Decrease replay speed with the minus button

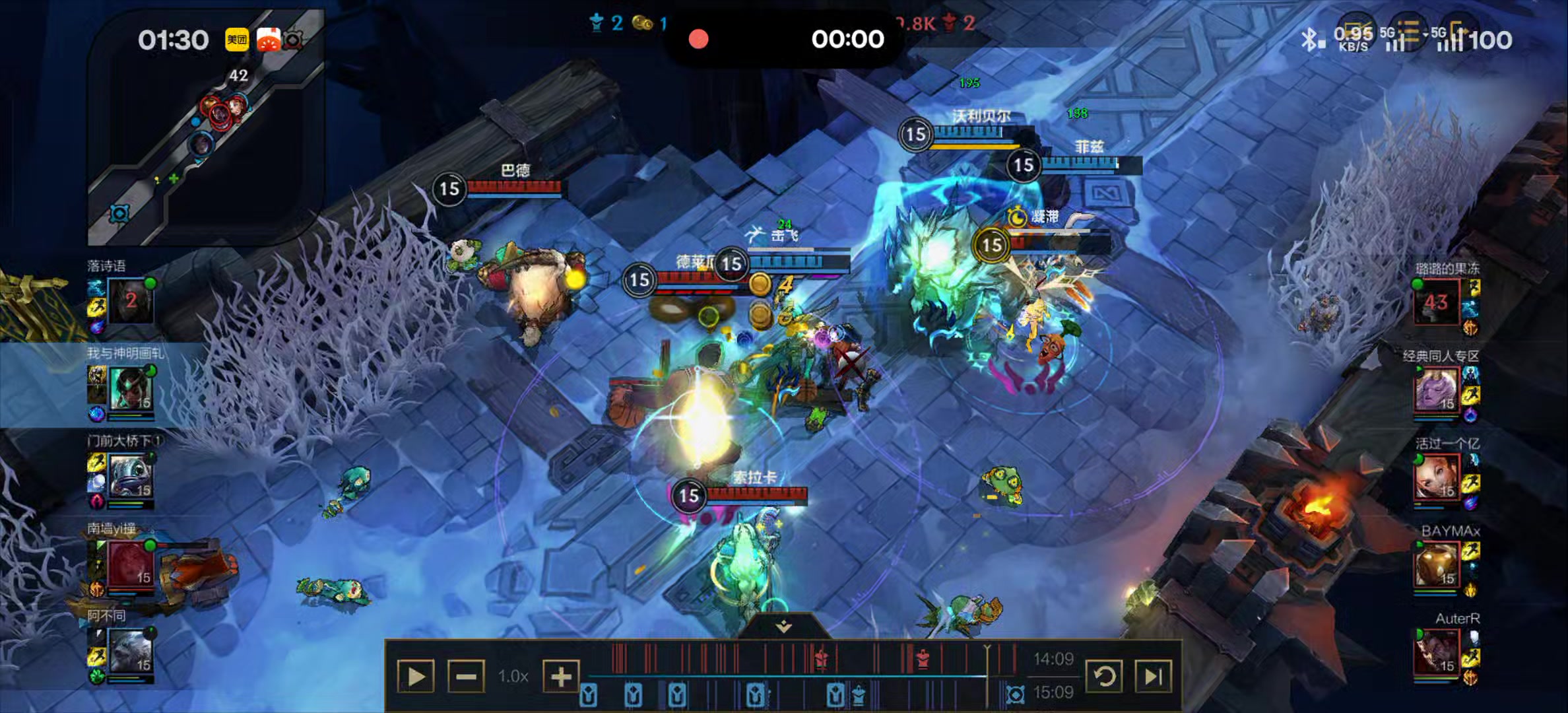[x=466, y=677]
